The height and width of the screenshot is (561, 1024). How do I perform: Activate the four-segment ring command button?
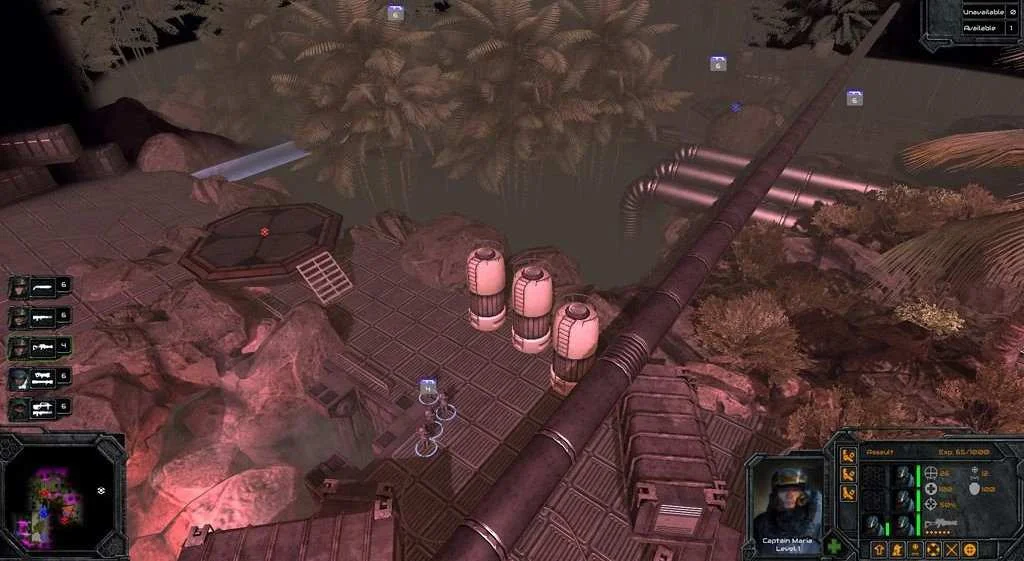click(933, 549)
